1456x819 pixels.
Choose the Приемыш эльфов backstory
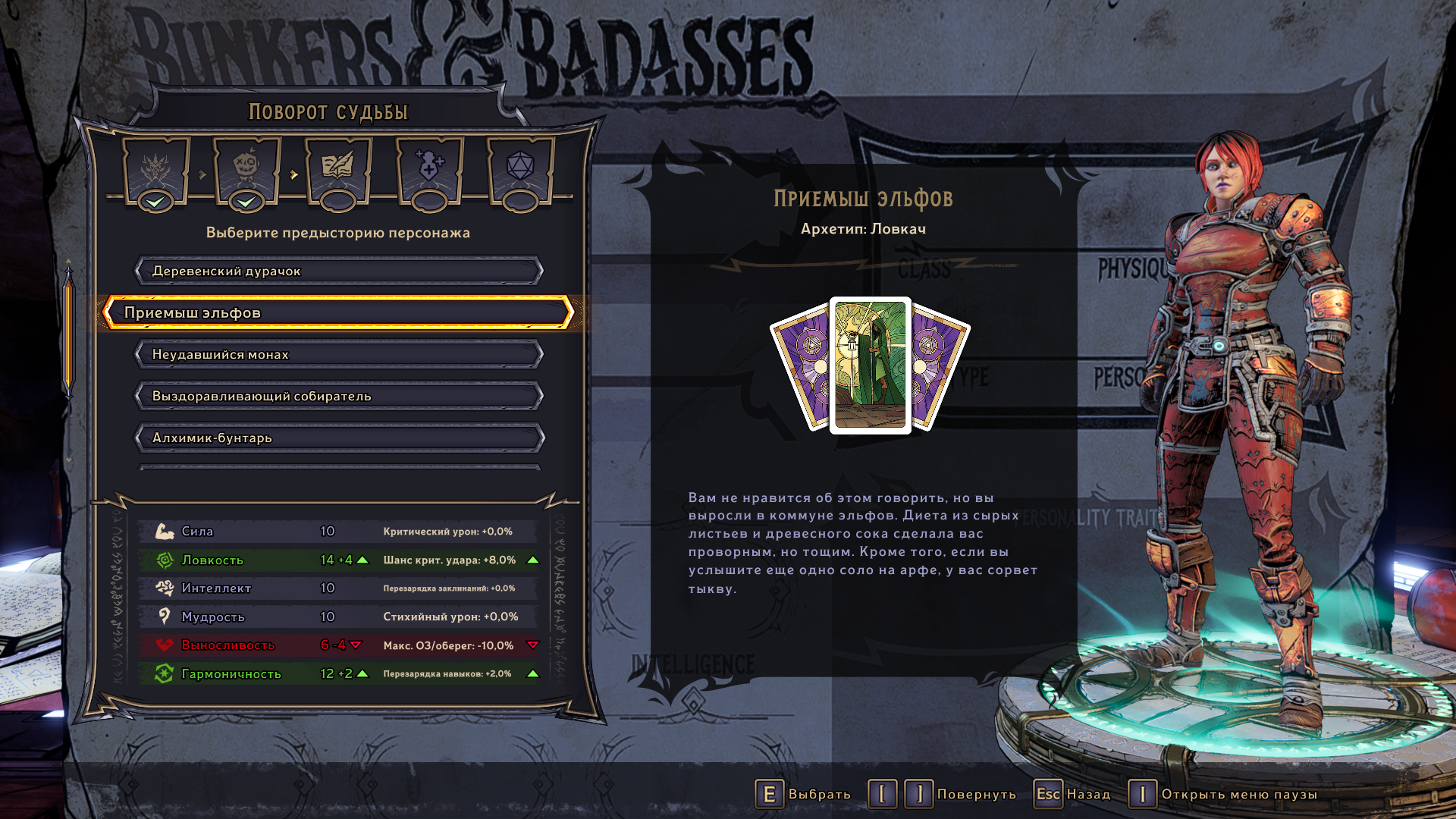(338, 312)
